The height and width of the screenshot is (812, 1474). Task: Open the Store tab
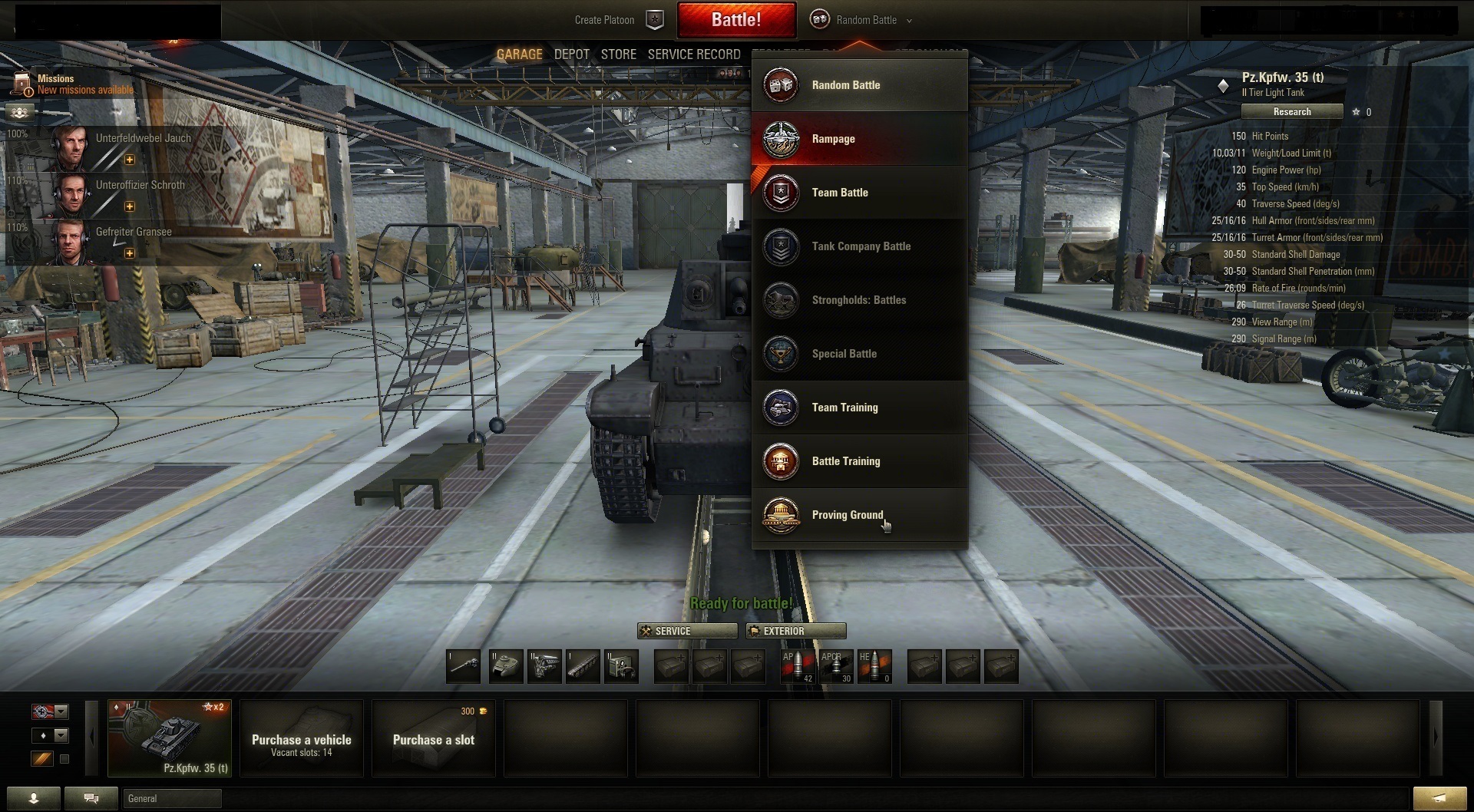[x=618, y=54]
